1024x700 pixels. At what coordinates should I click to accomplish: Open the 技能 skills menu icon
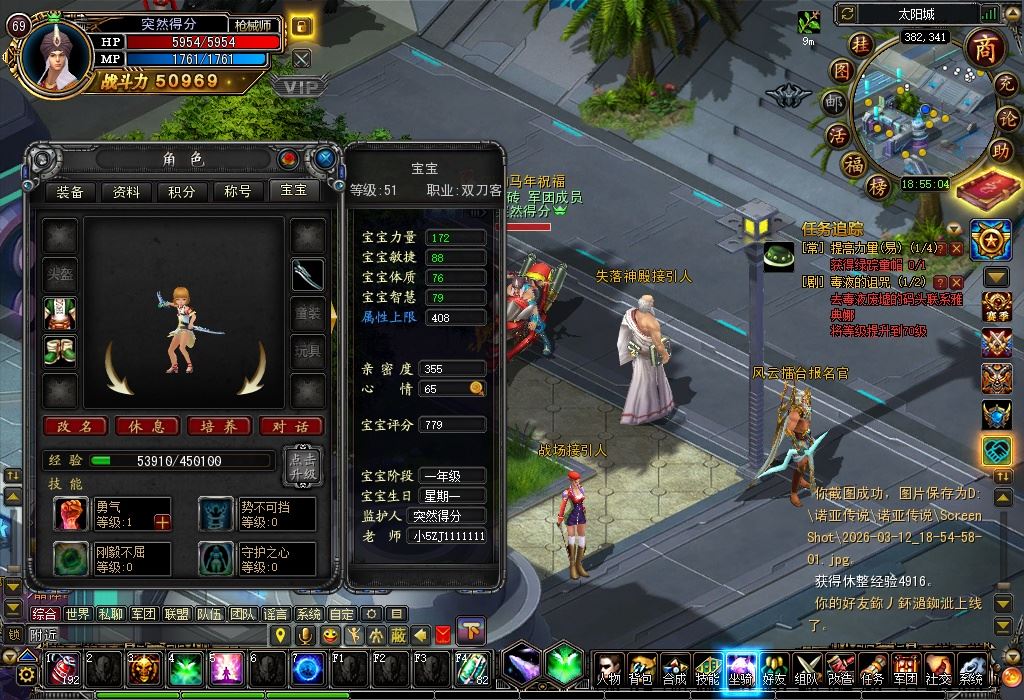tap(707, 669)
